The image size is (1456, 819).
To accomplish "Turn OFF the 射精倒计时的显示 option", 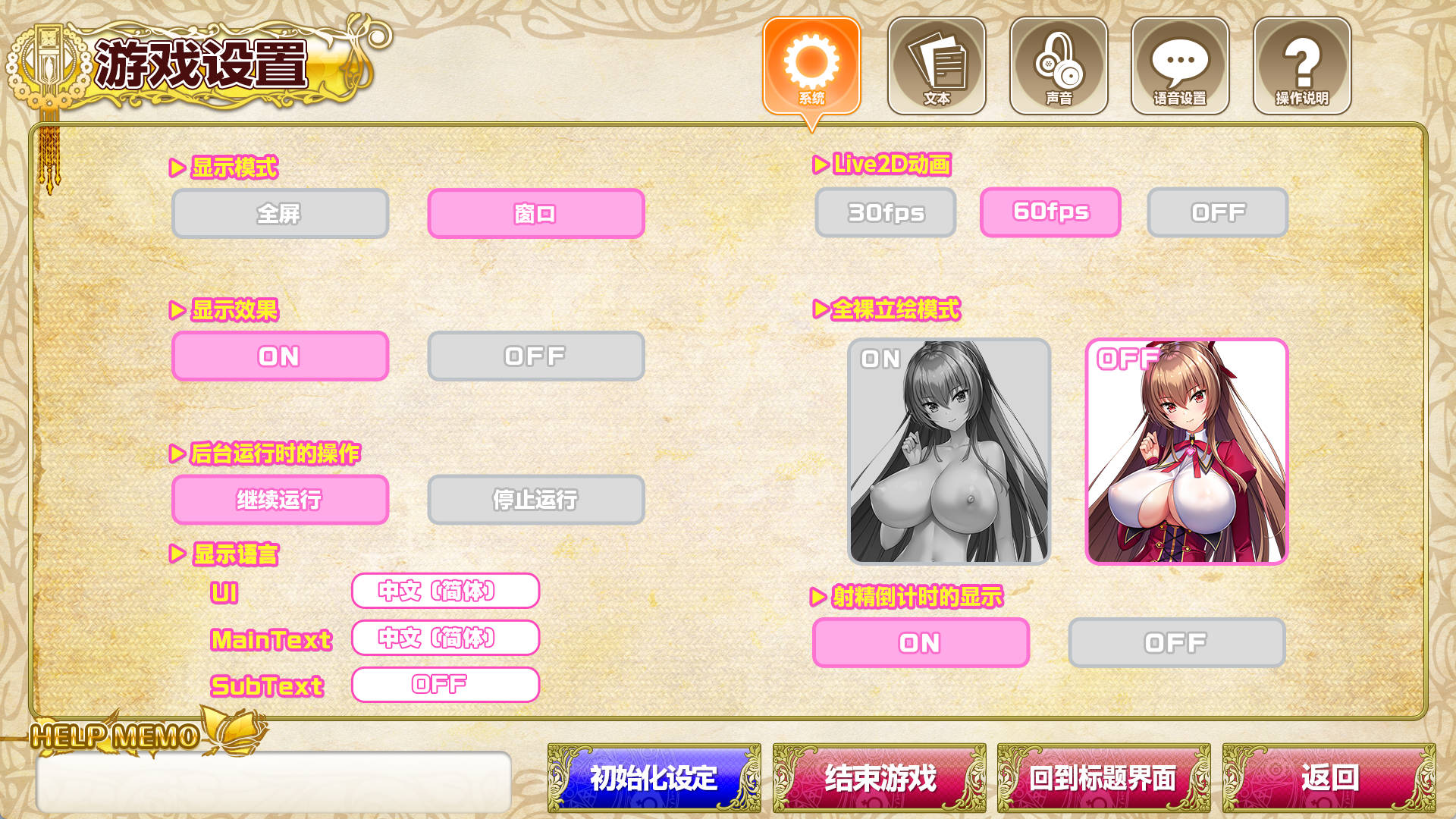I will pos(1175,642).
